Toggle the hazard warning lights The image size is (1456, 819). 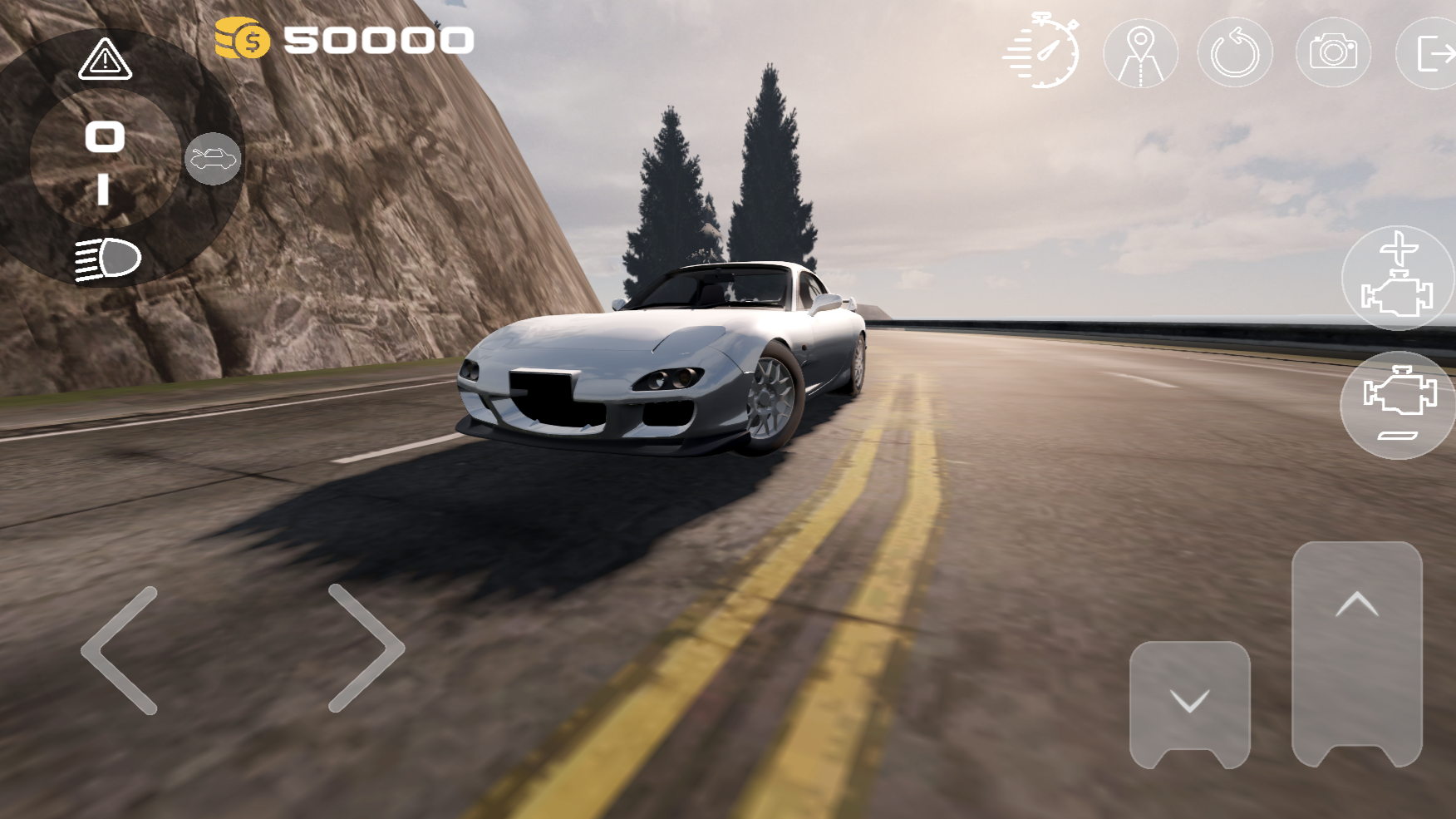(x=105, y=60)
